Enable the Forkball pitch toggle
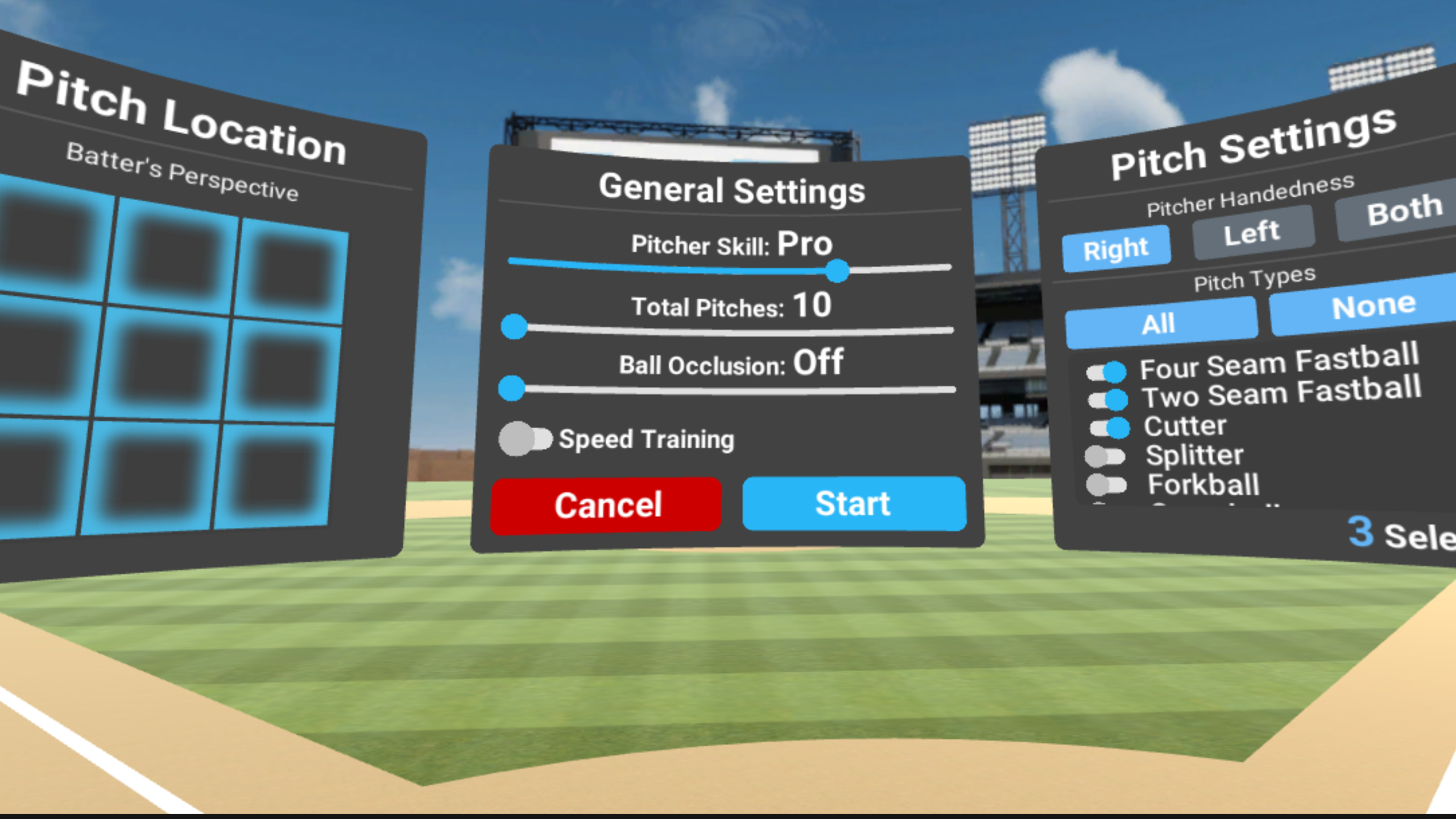This screenshot has height=819, width=1456. tap(1106, 485)
